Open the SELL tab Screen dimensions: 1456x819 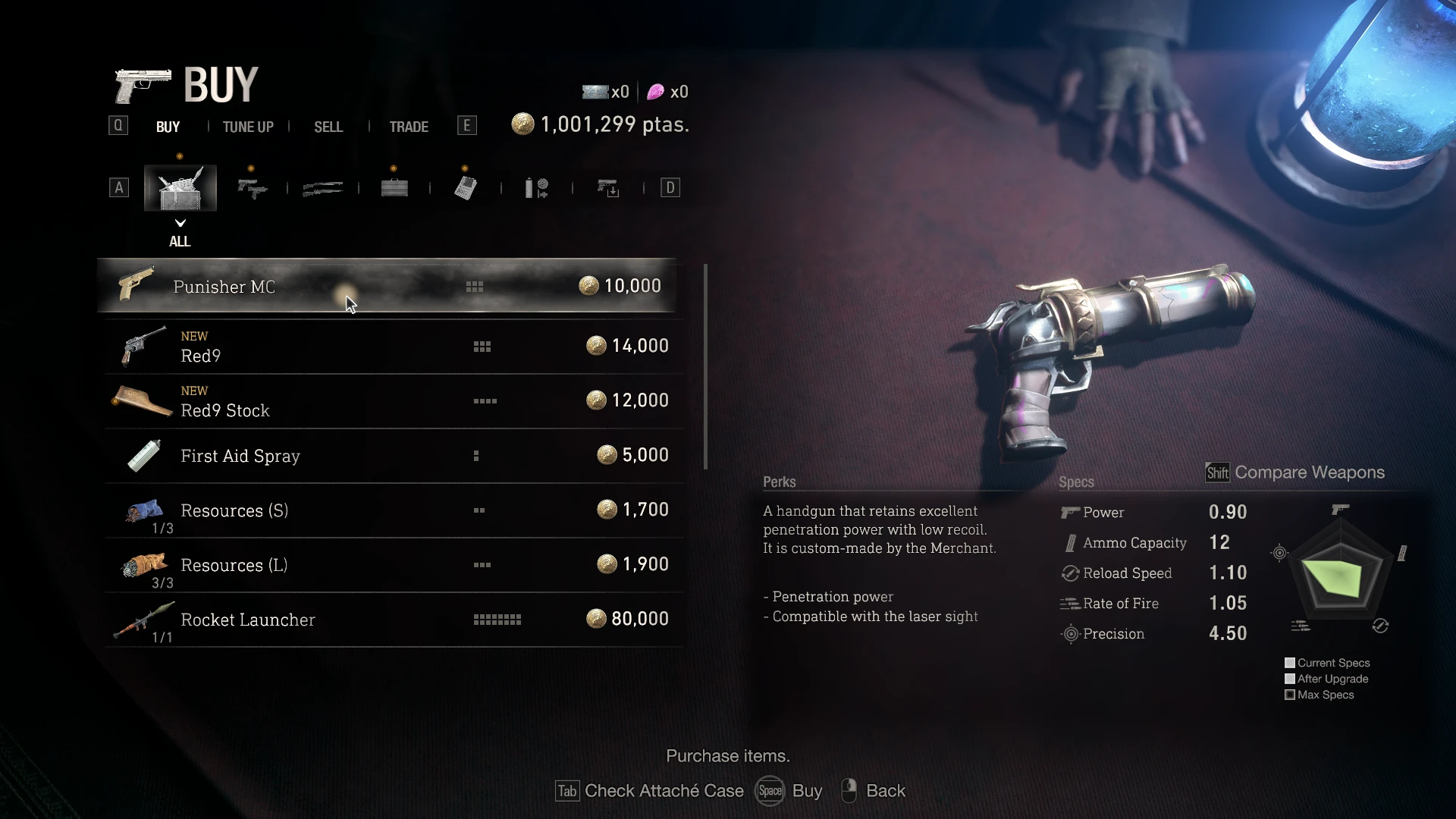point(328,127)
